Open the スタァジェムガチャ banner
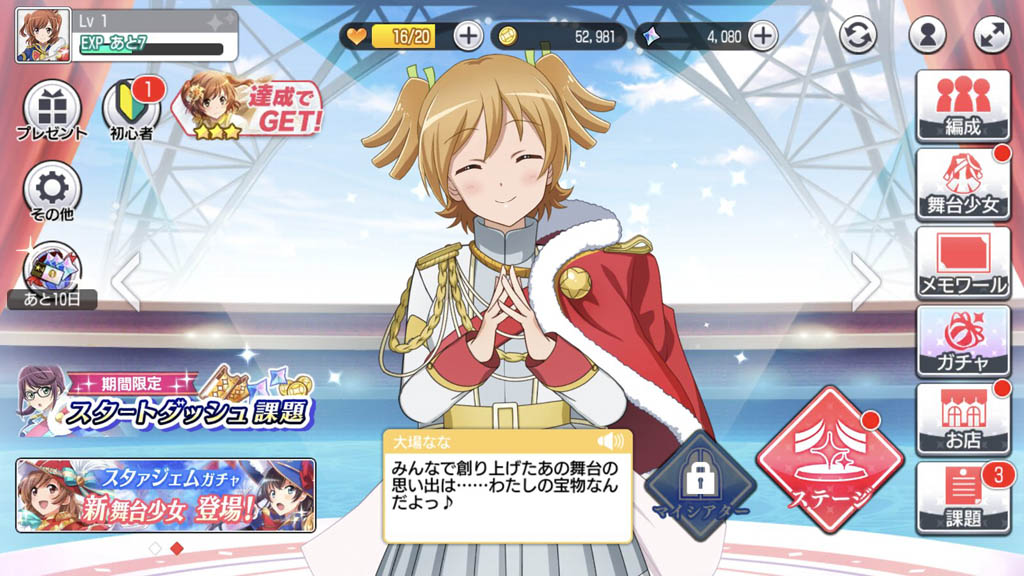The width and height of the screenshot is (1024, 576). pyautogui.click(x=166, y=495)
